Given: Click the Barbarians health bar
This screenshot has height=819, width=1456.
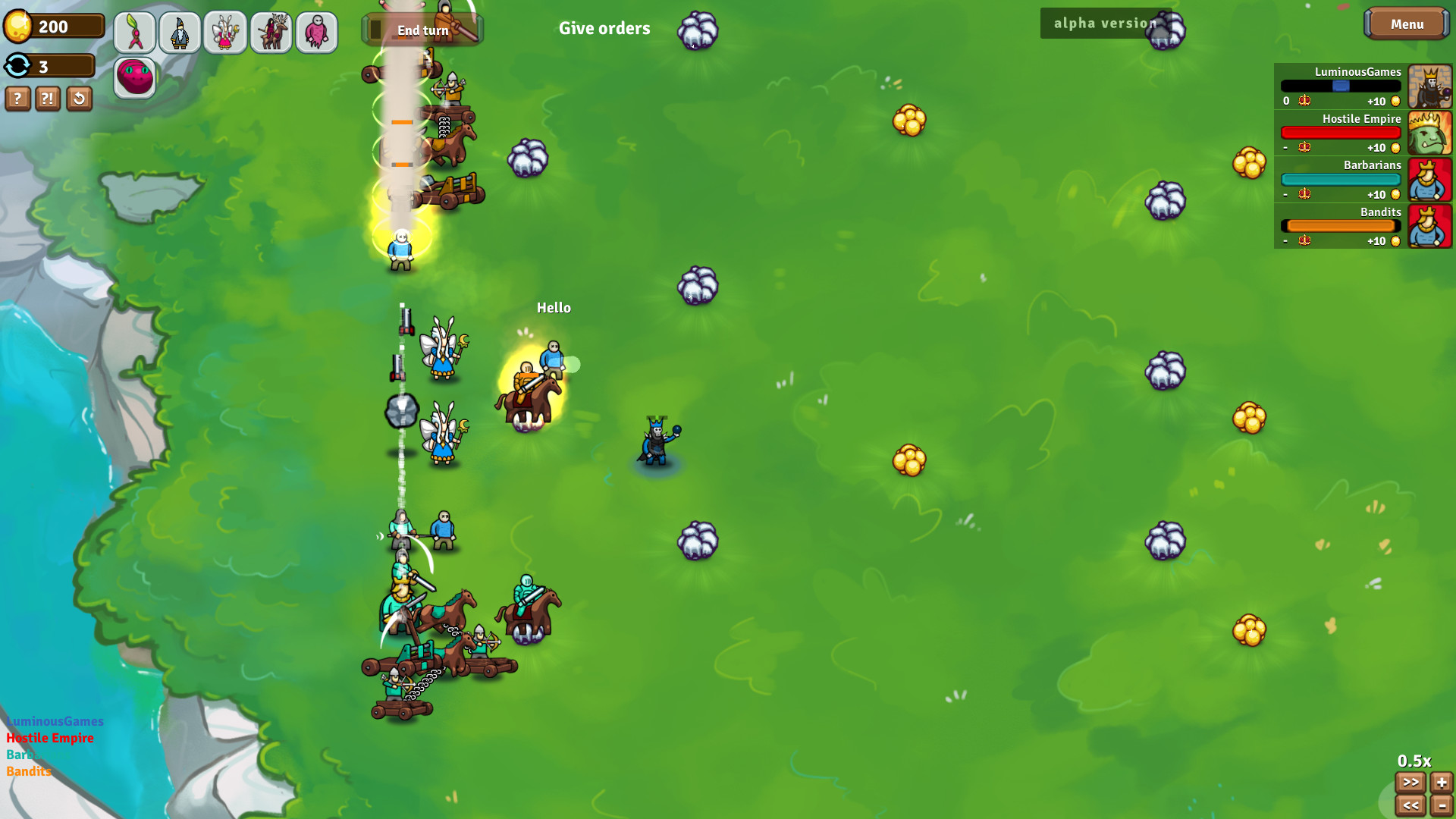Looking at the screenshot, I should 1341,179.
